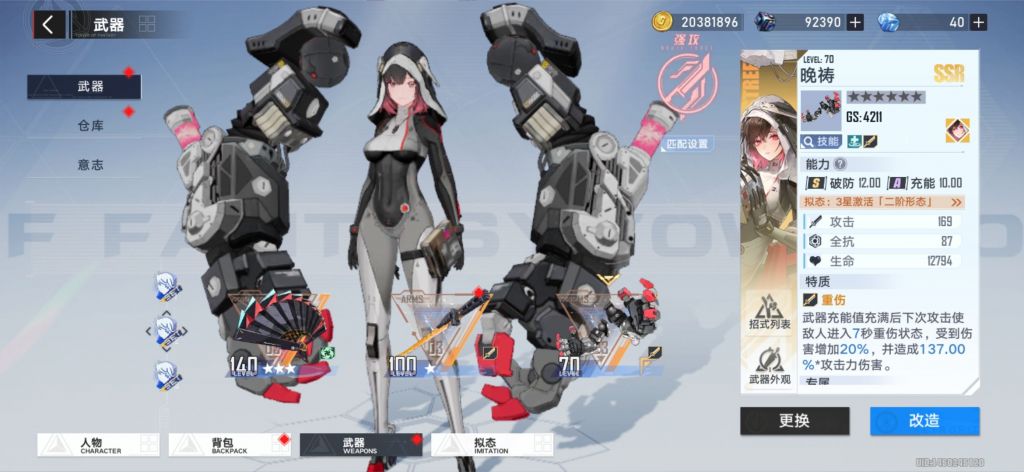
Task: Add more blue gem currency with plus
Action: (978, 22)
